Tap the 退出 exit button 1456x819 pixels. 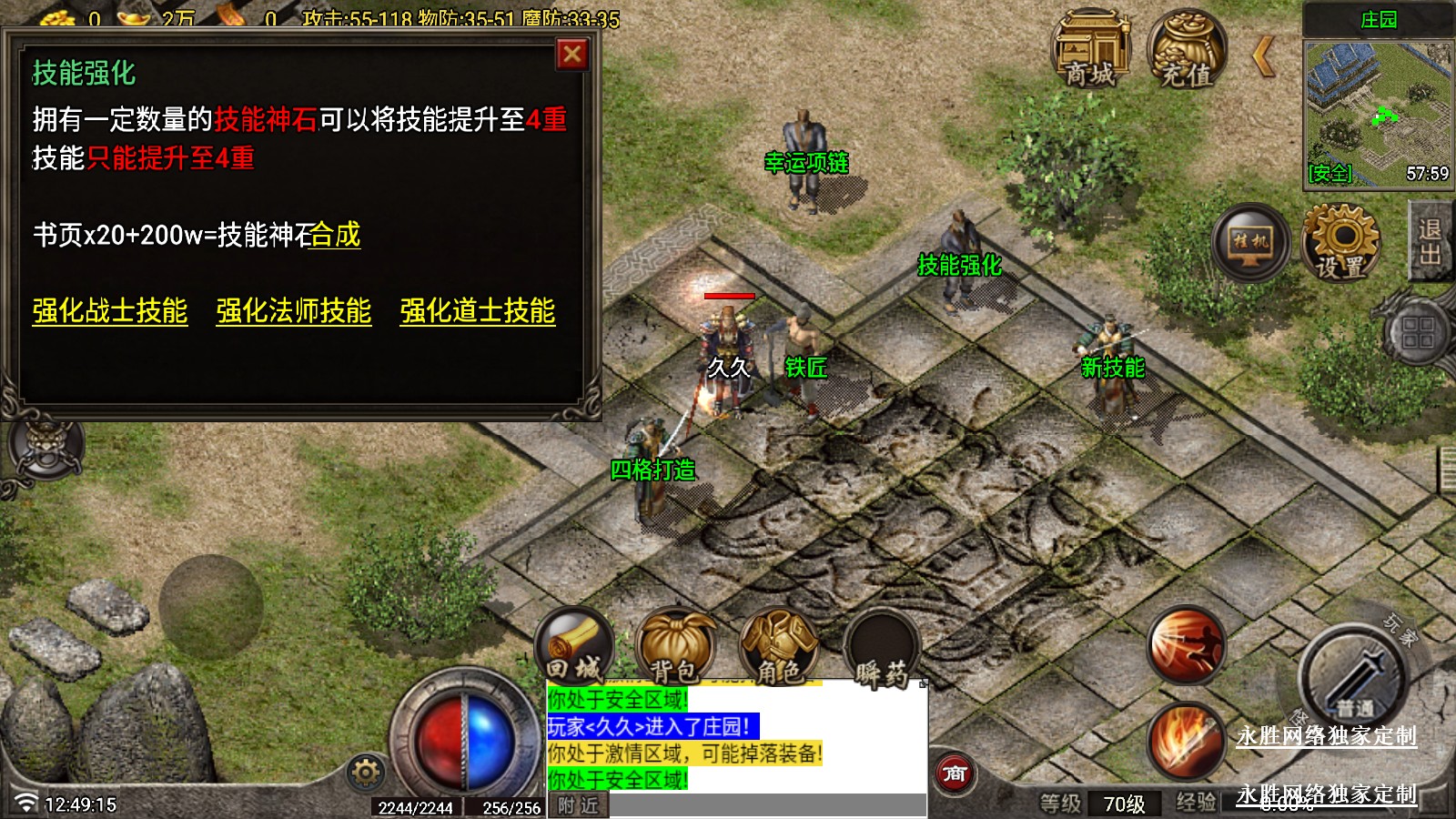1431,242
